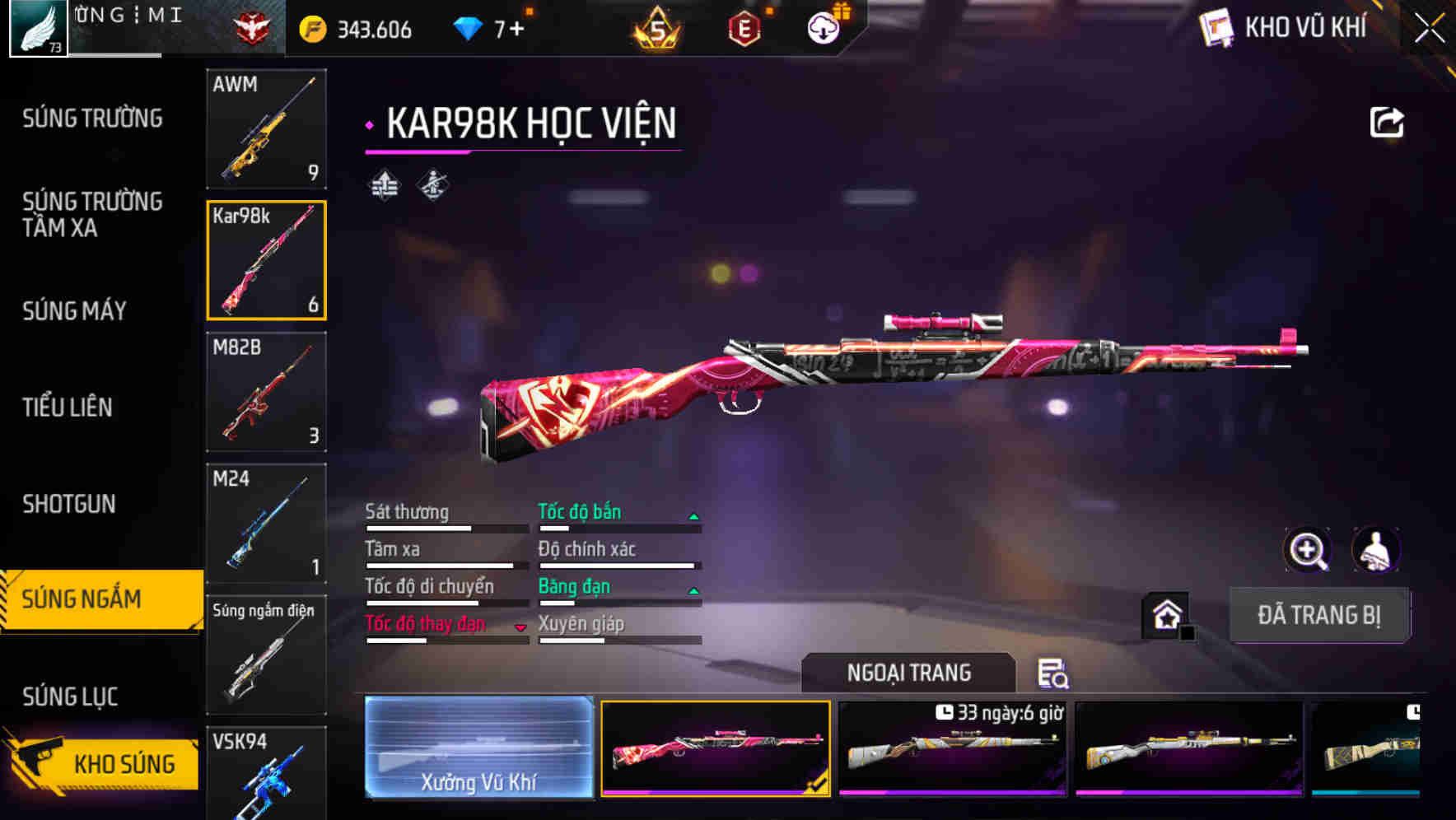1456x820 pixels.
Task: Open the Băng đạn stat indicator
Action: tap(693, 590)
